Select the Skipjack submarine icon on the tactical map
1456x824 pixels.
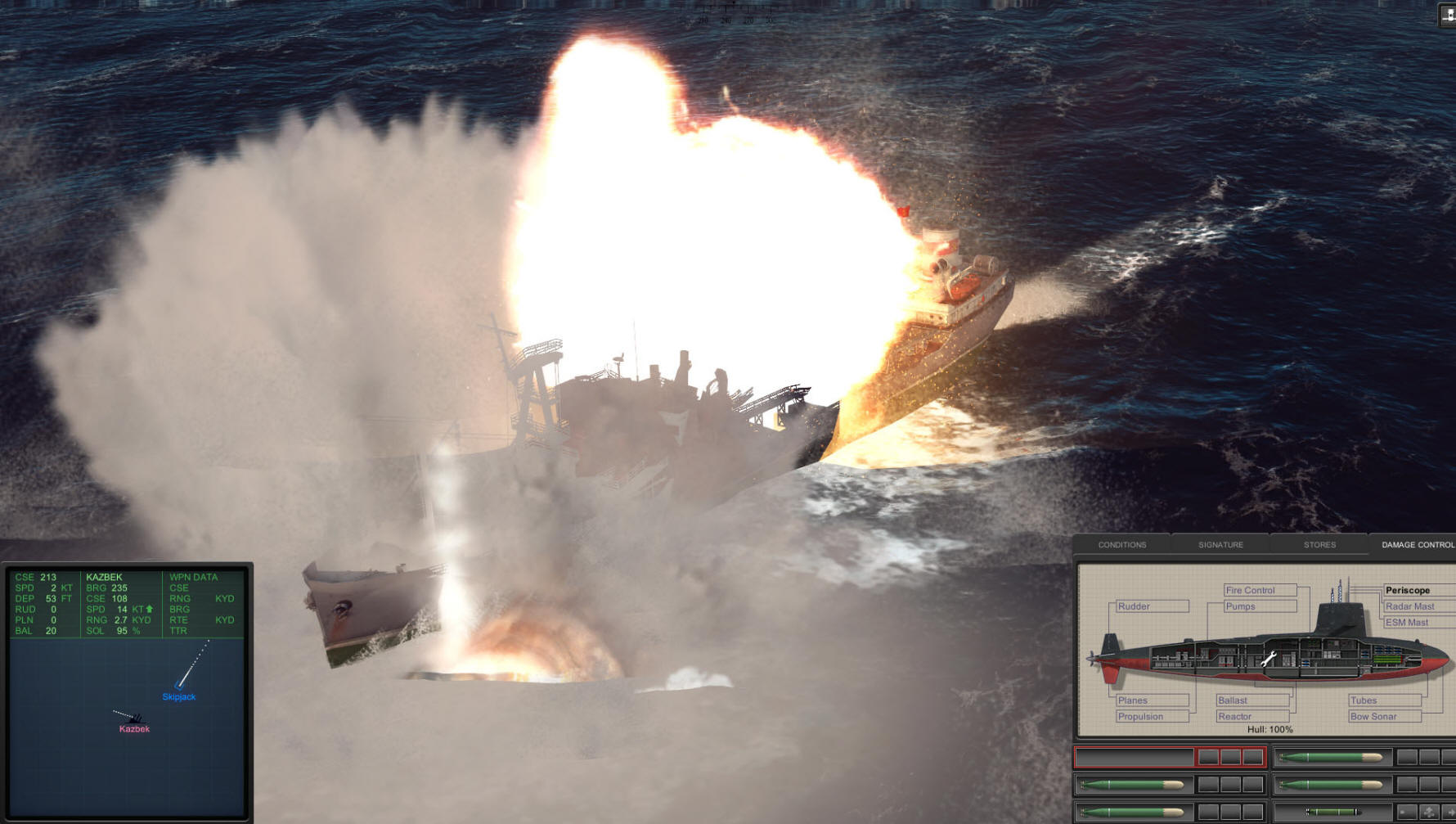pos(178,687)
